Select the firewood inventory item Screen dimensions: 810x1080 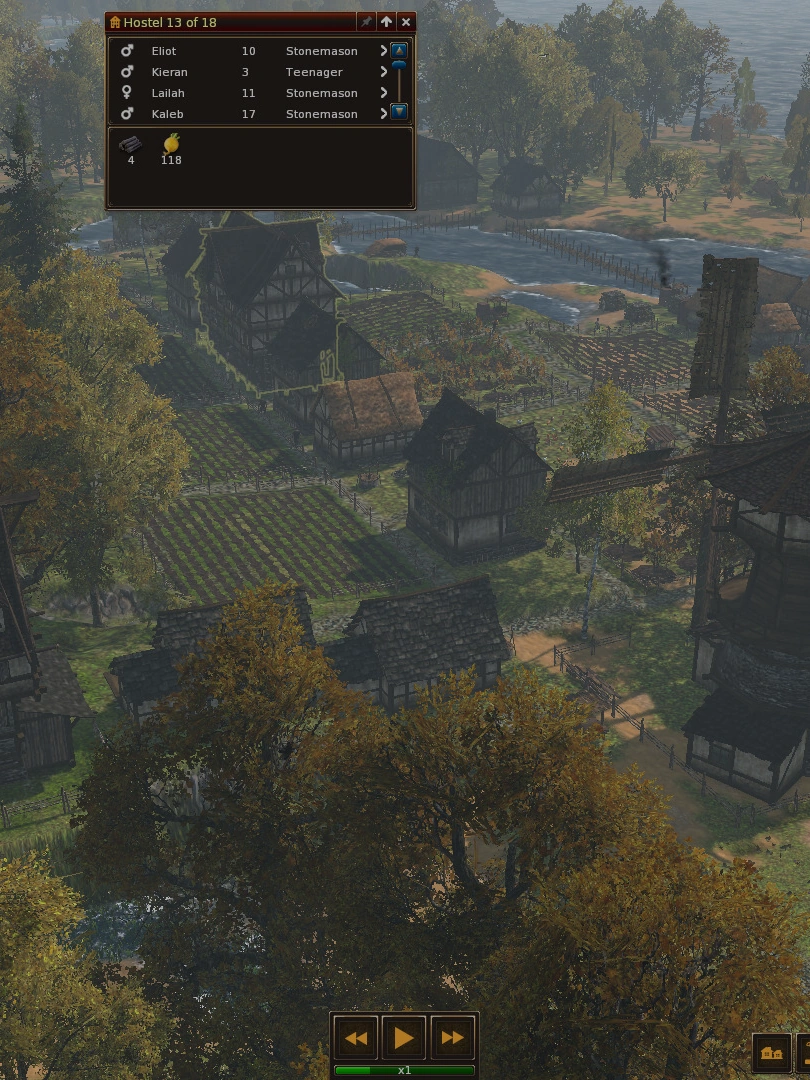pos(131,145)
